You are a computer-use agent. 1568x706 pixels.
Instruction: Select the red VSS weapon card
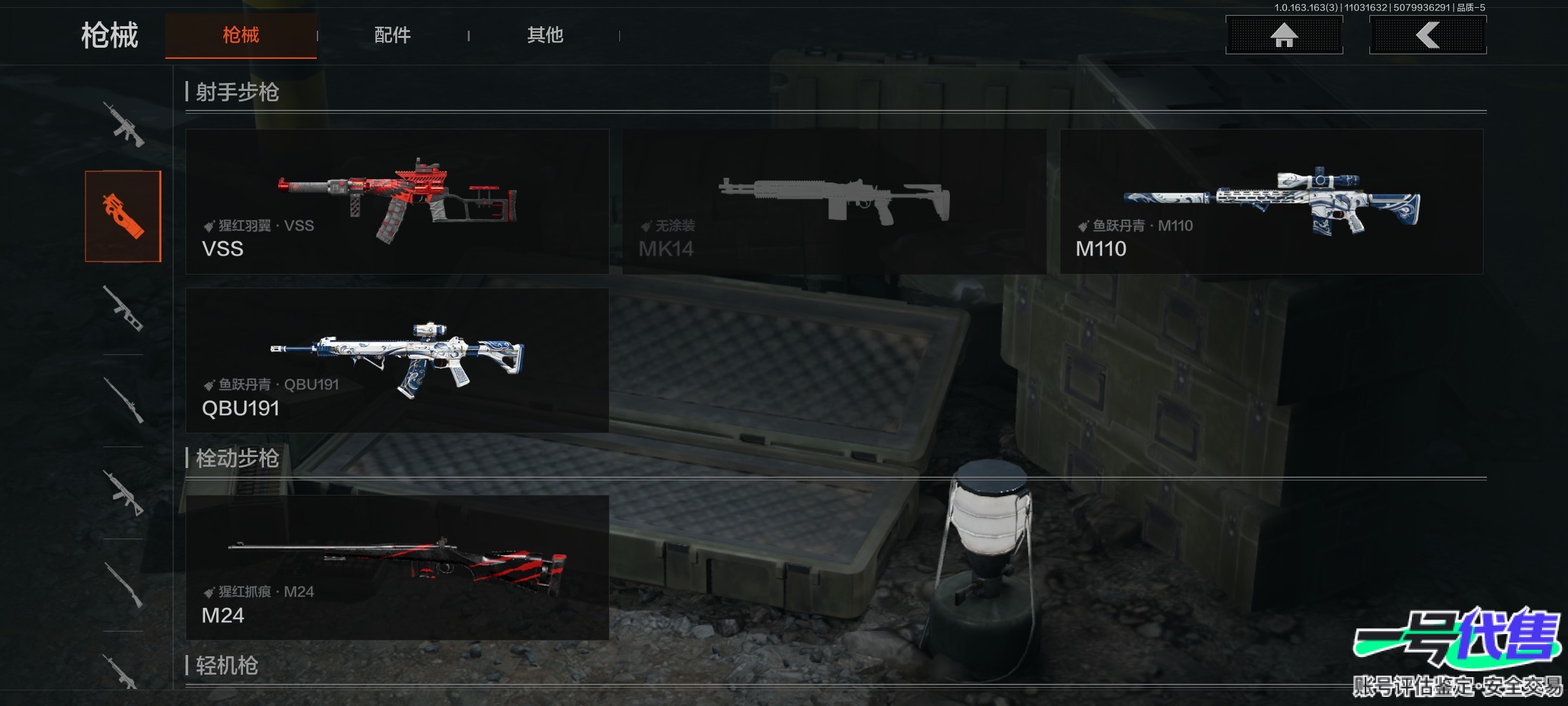click(397, 201)
